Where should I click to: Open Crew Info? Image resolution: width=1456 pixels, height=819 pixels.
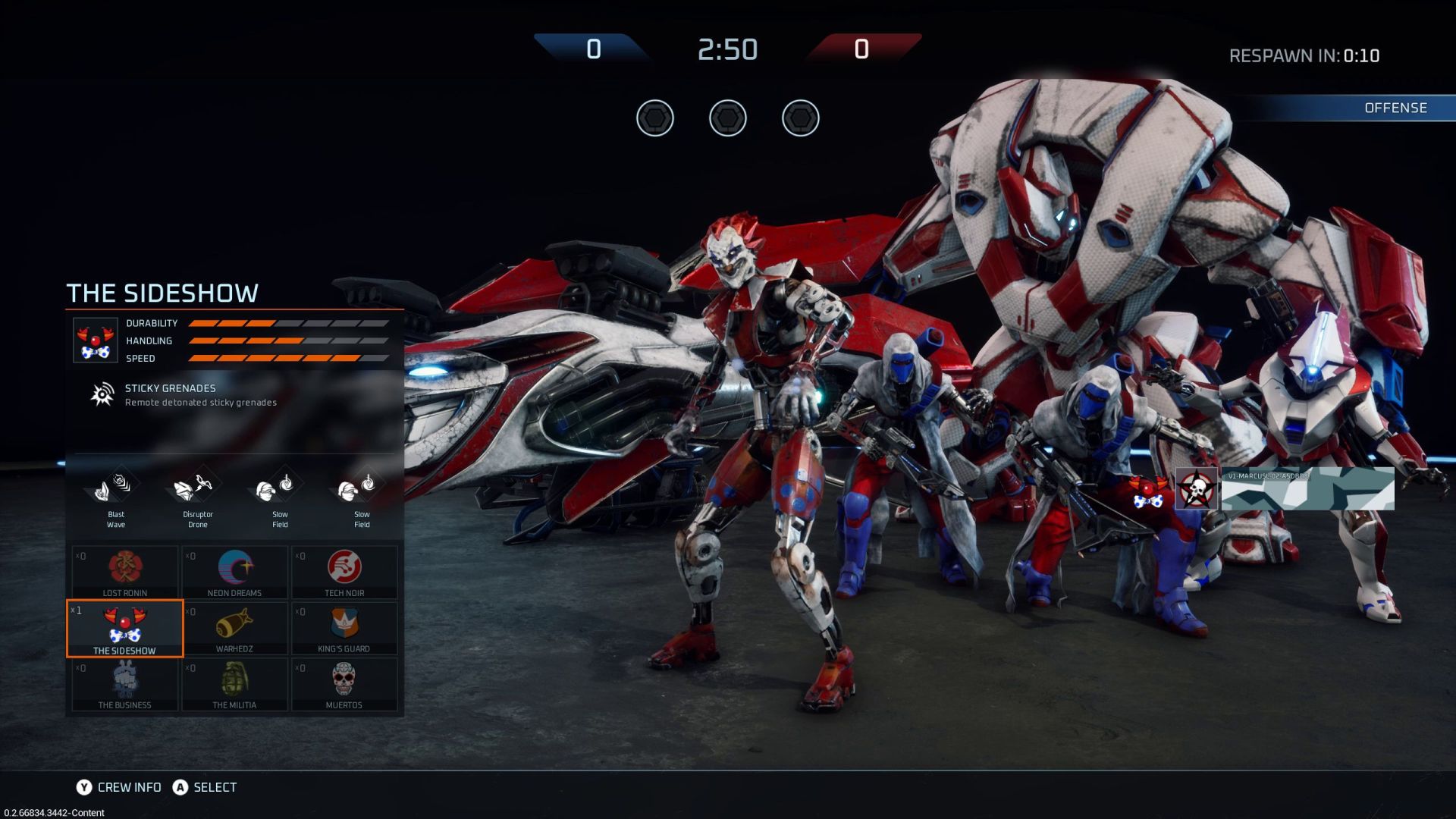point(119,787)
